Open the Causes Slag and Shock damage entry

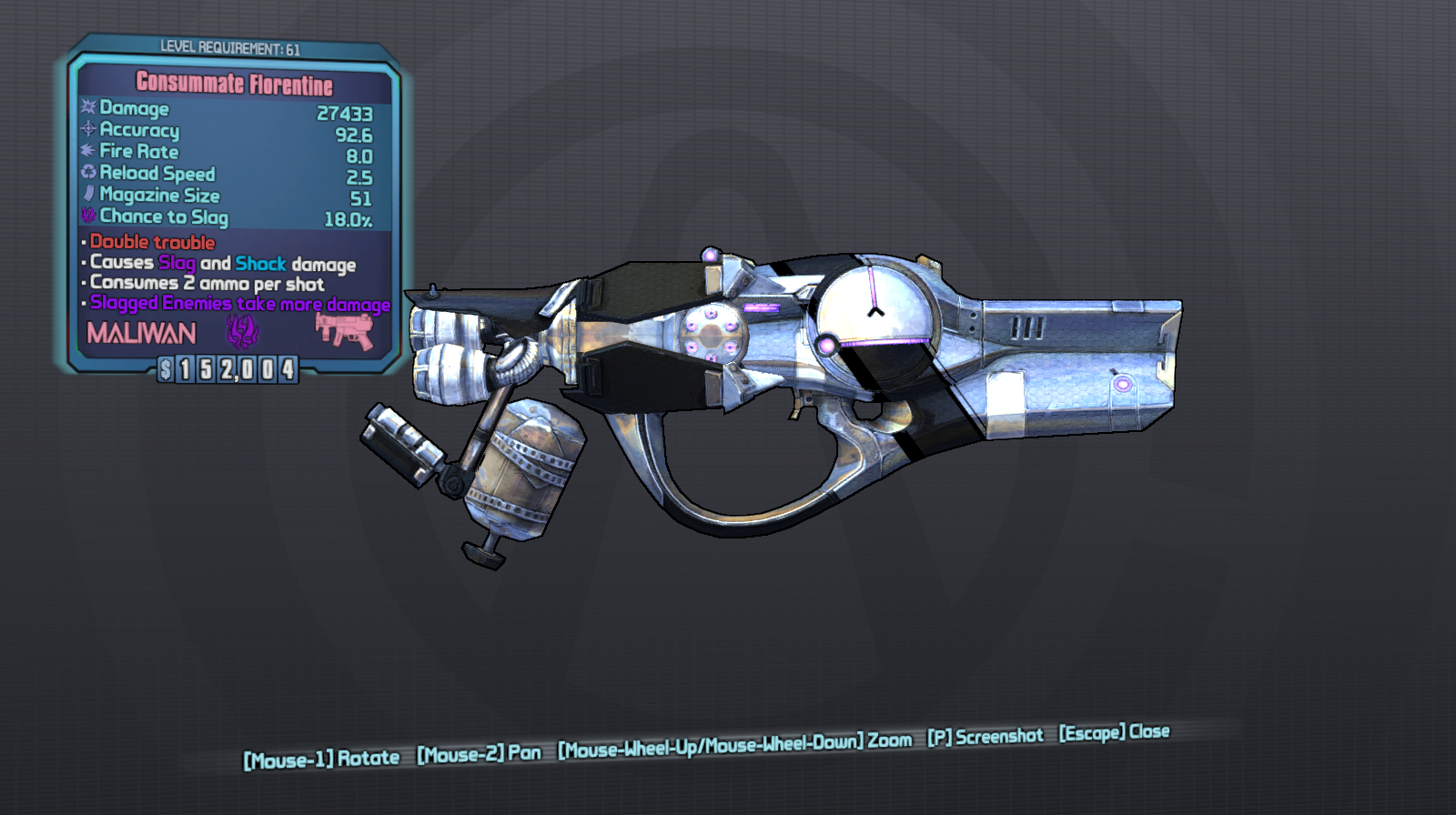pyautogui.click(x=222, y=264)
